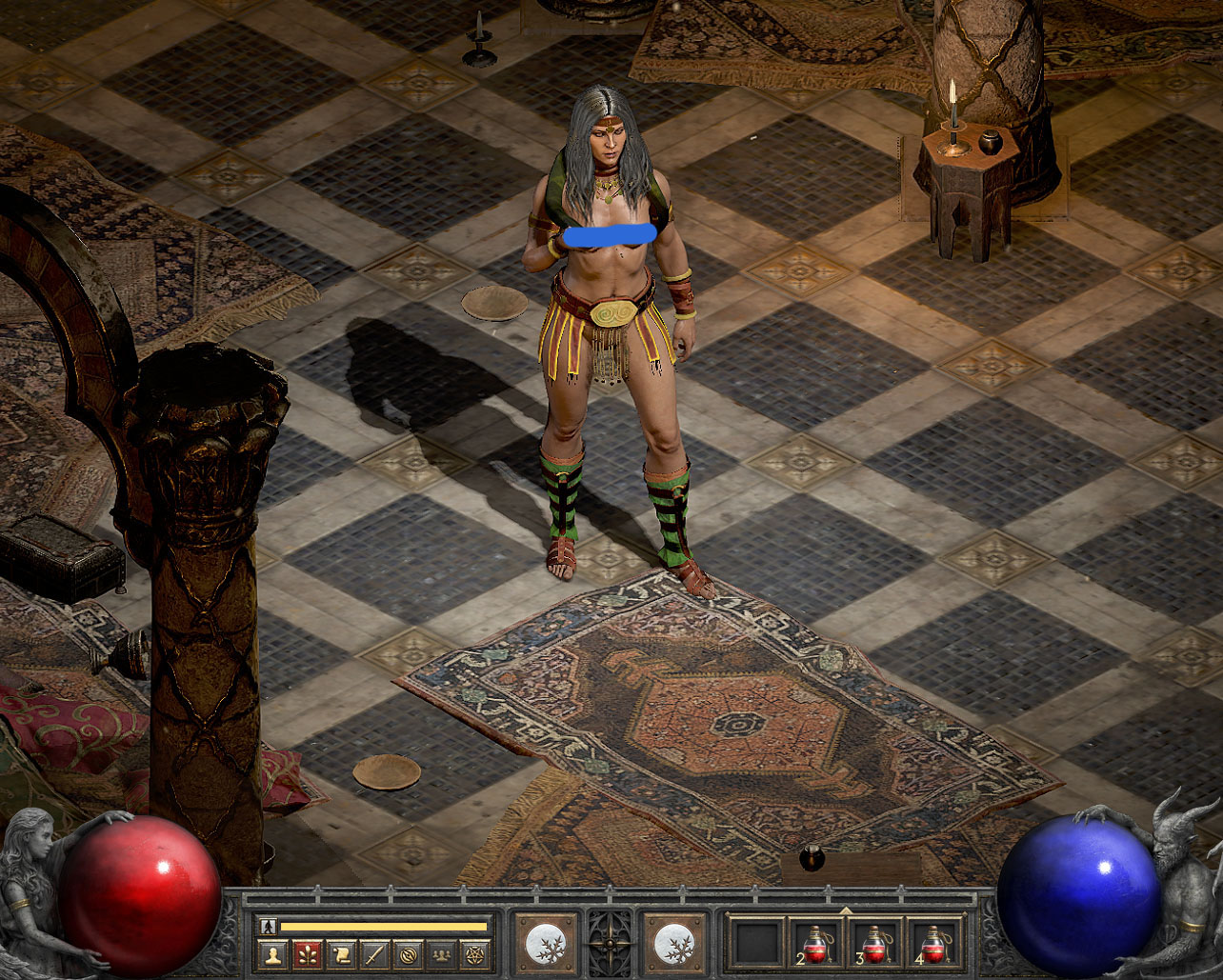Click the circular swirl icon in the mini panel
This screenshot has height=980, width=1223.
pos(409,954)
